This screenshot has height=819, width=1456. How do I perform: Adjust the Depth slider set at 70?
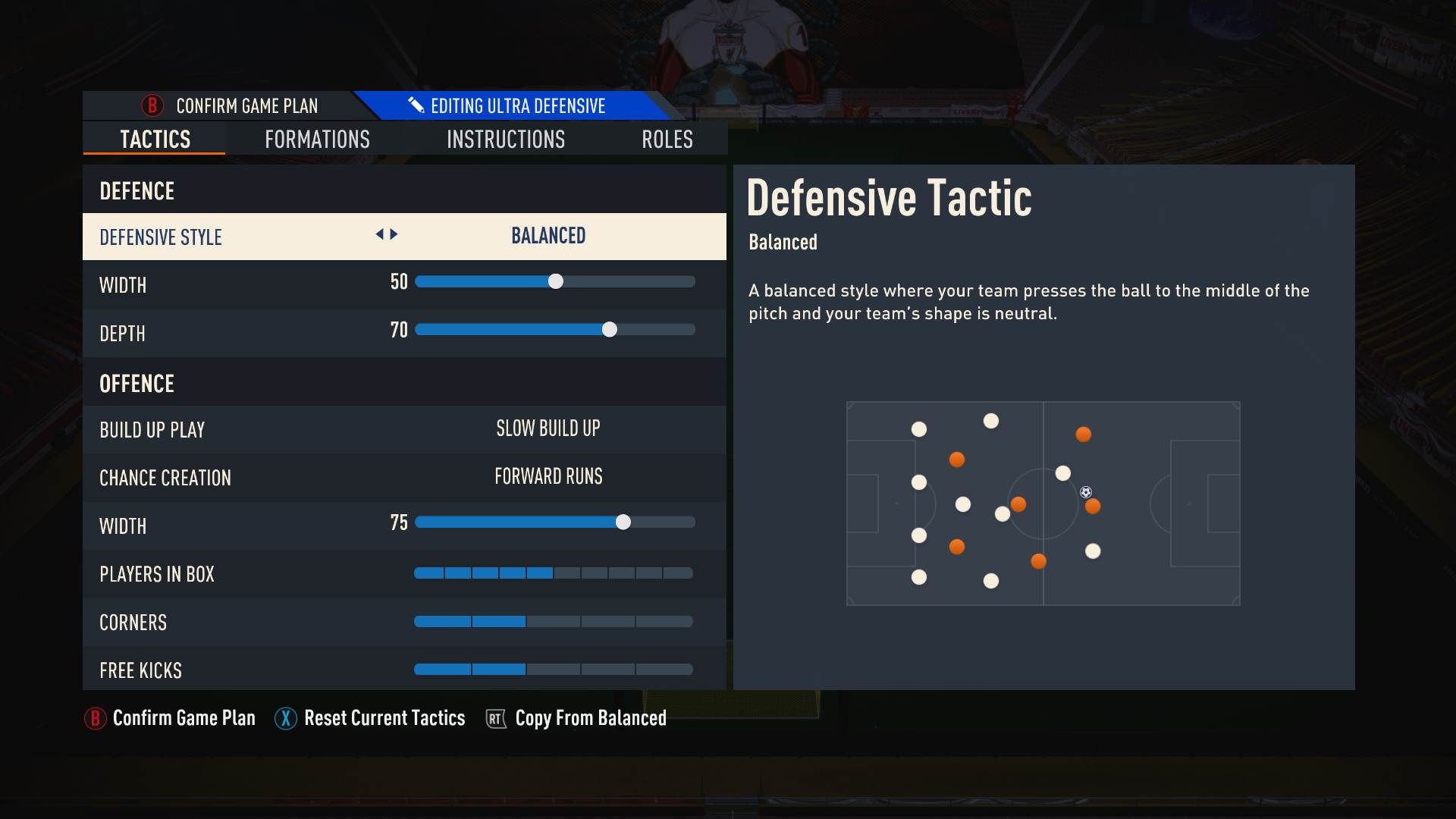coord(610,330)
